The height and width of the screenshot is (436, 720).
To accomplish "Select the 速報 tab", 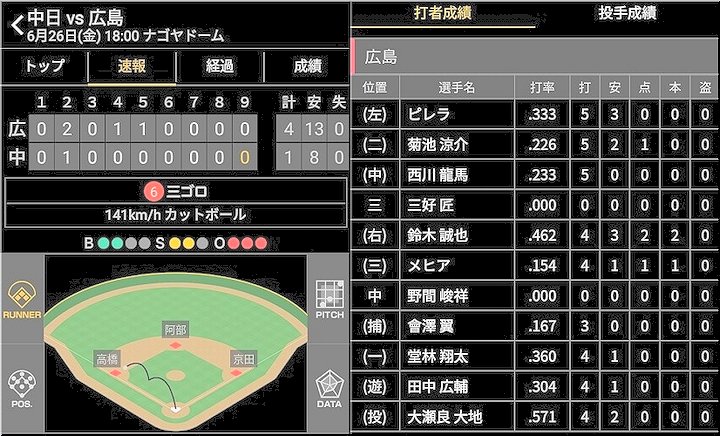I will (x=132, y=66).
